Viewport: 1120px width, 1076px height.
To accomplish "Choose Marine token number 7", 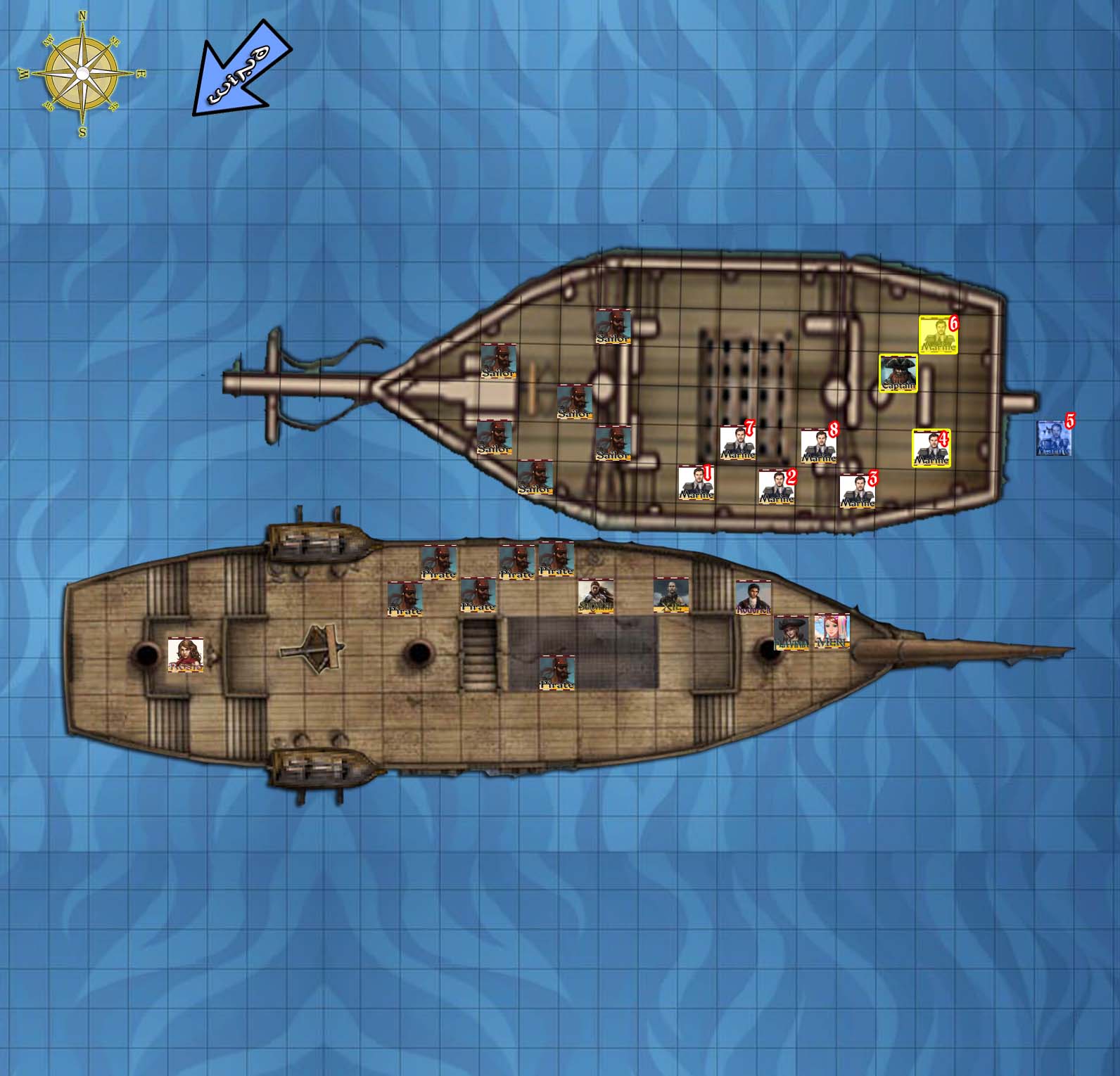I will tap(737, 443).
